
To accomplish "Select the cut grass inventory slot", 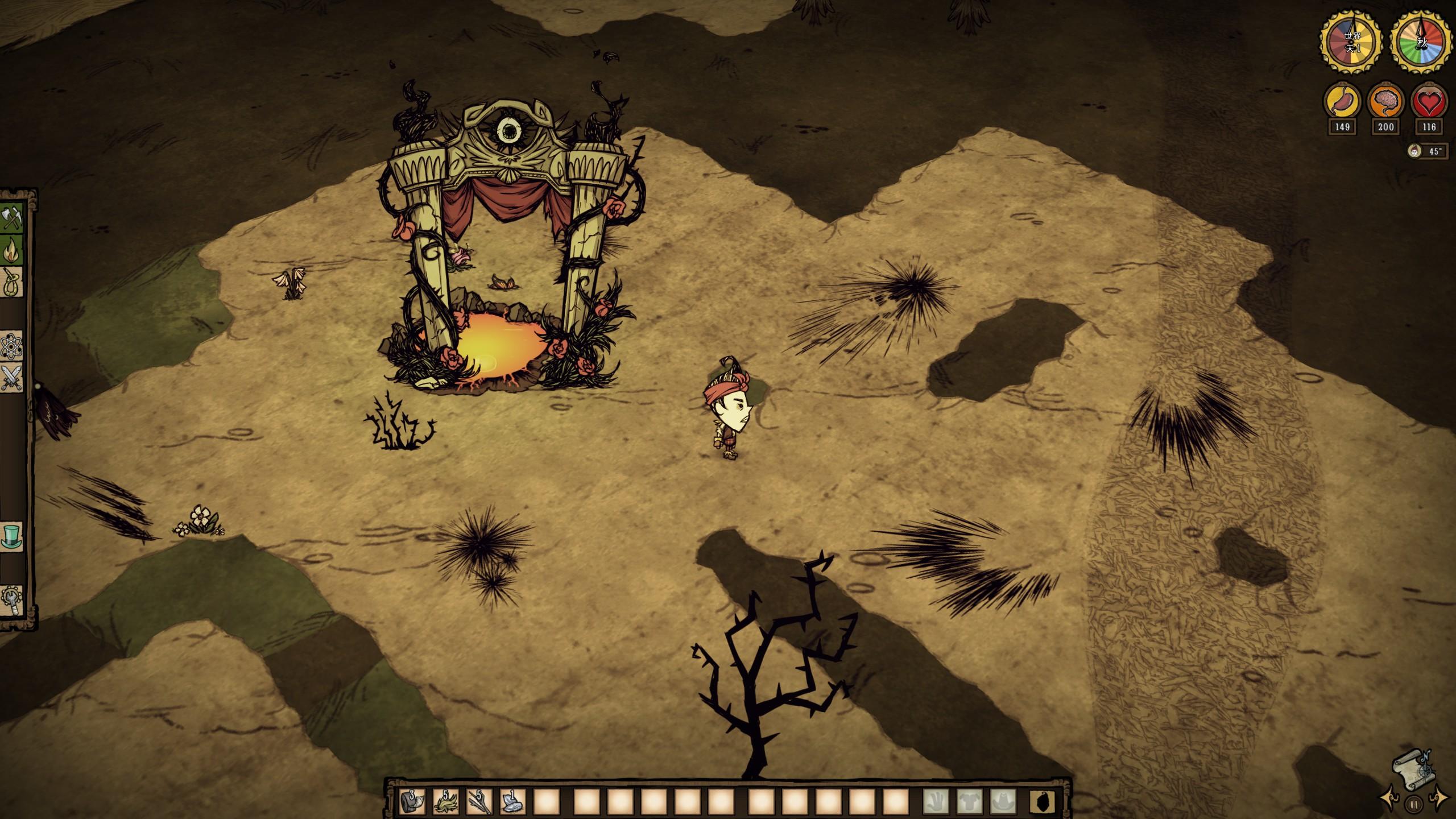I will point(446,801).
